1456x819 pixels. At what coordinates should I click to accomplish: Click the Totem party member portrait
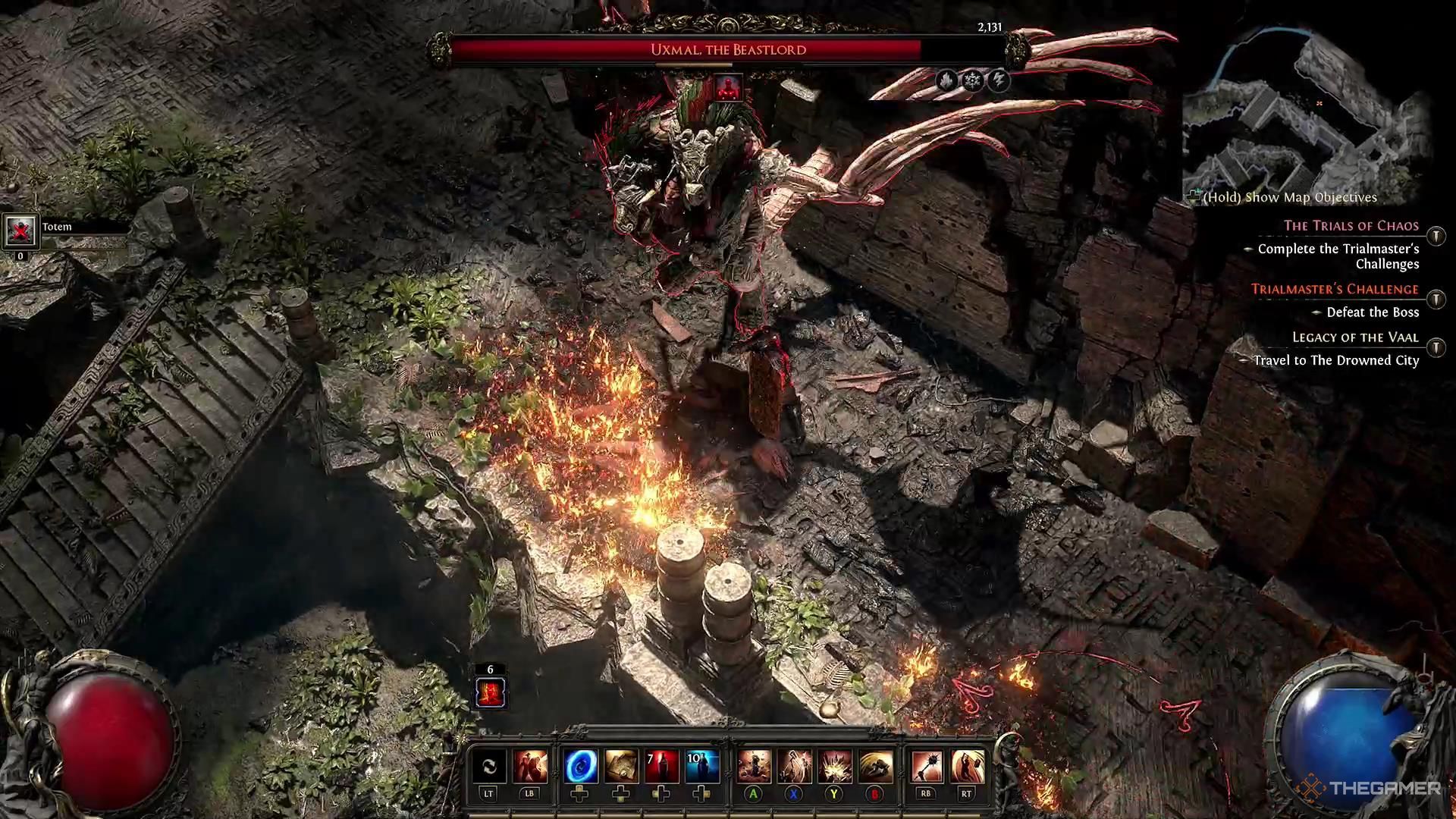(x=20, y=231)
